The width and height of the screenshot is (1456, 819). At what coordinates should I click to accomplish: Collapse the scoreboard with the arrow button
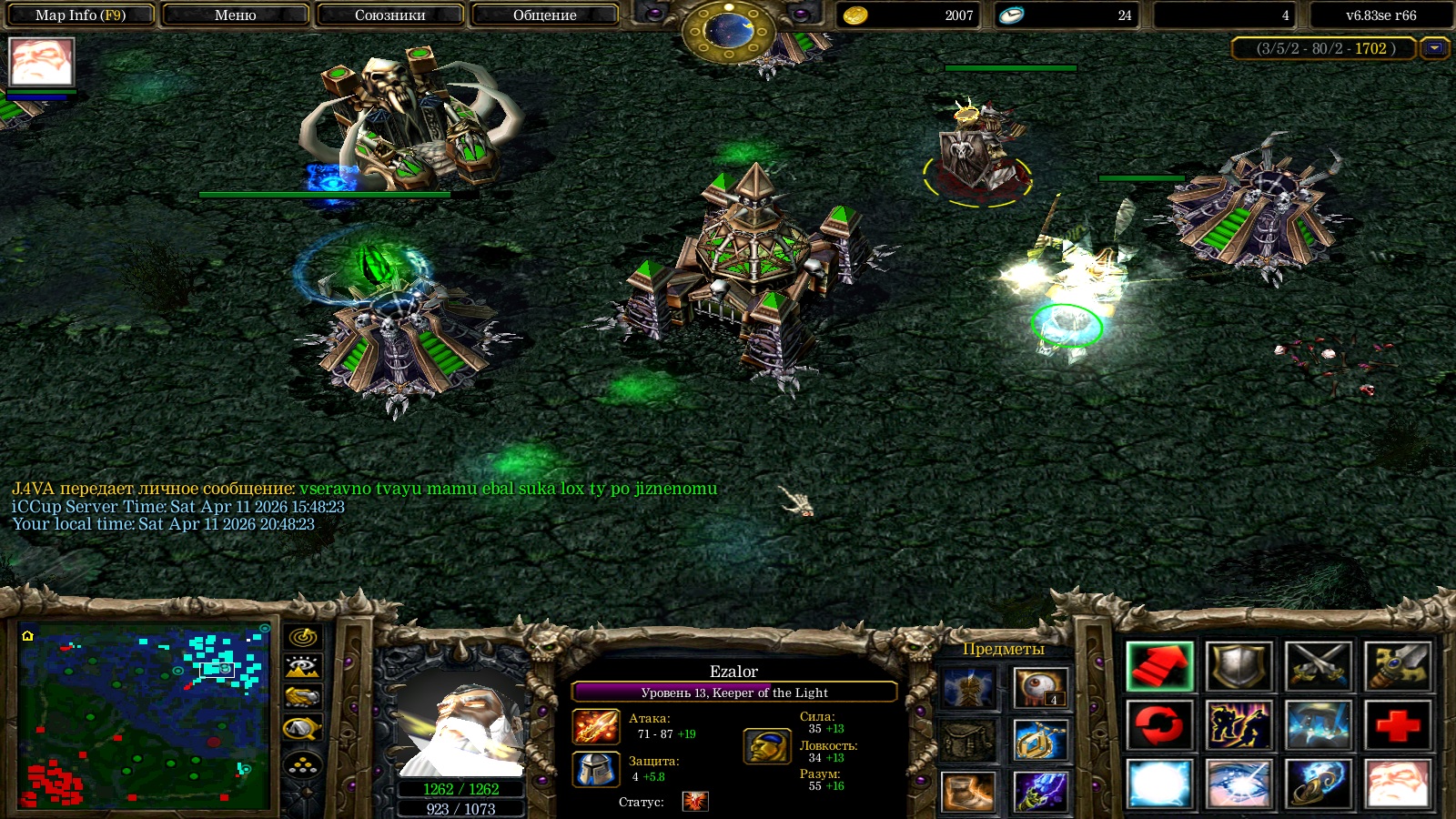[1435, 48]
